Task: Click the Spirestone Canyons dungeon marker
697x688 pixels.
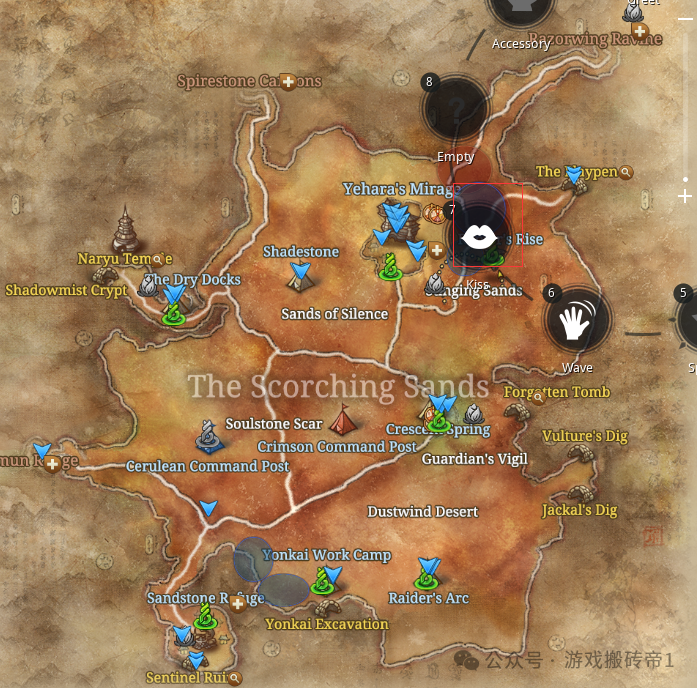Action: 288,81
